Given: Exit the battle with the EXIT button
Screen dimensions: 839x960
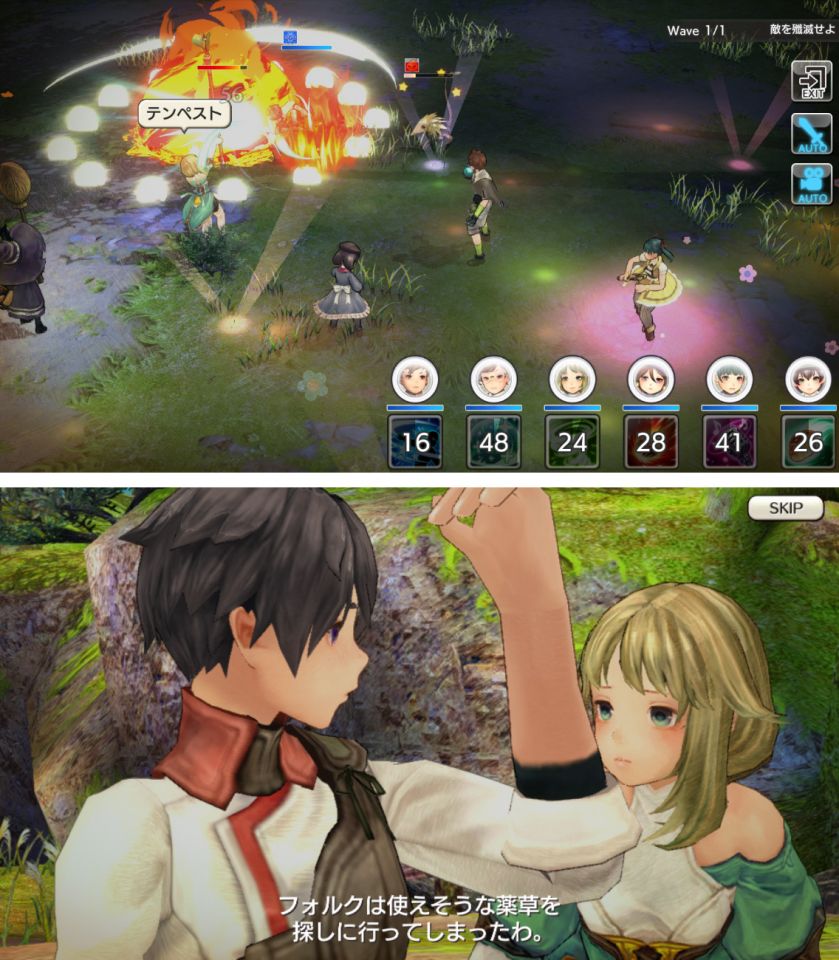Looking at the screenshot, I should (811, 81).
